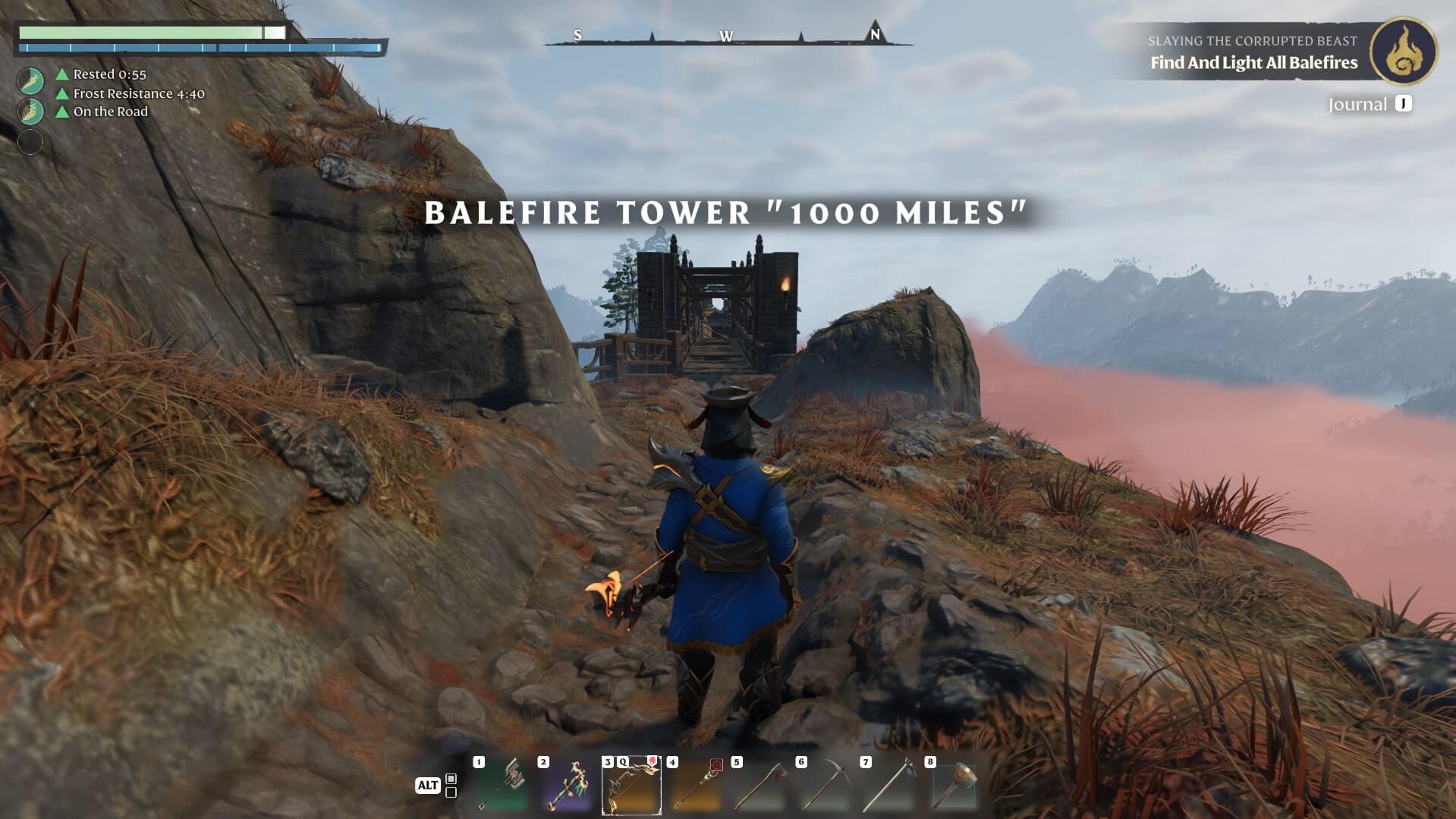Pick the long-handled rake in slot 7
The height and width of the screenshot is (819, 1456).
click(889, 786)
